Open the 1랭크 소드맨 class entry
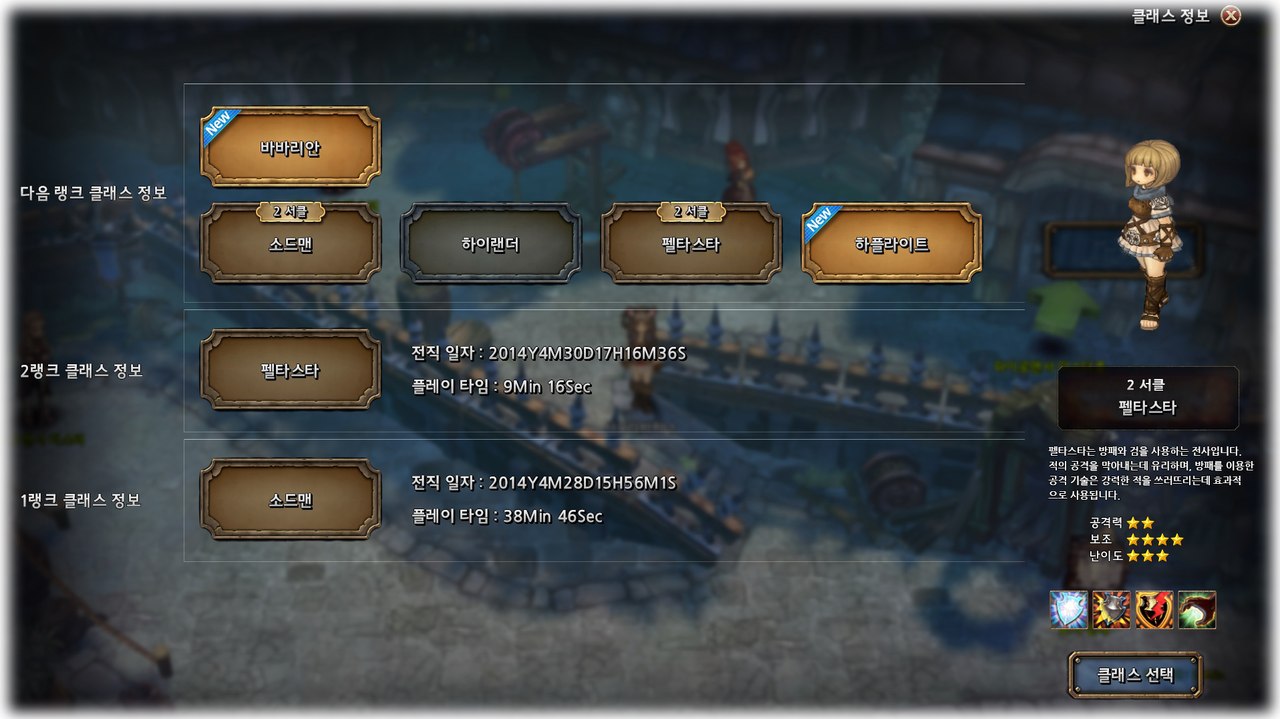The image size is (1280, 719). tap(290, 499)
